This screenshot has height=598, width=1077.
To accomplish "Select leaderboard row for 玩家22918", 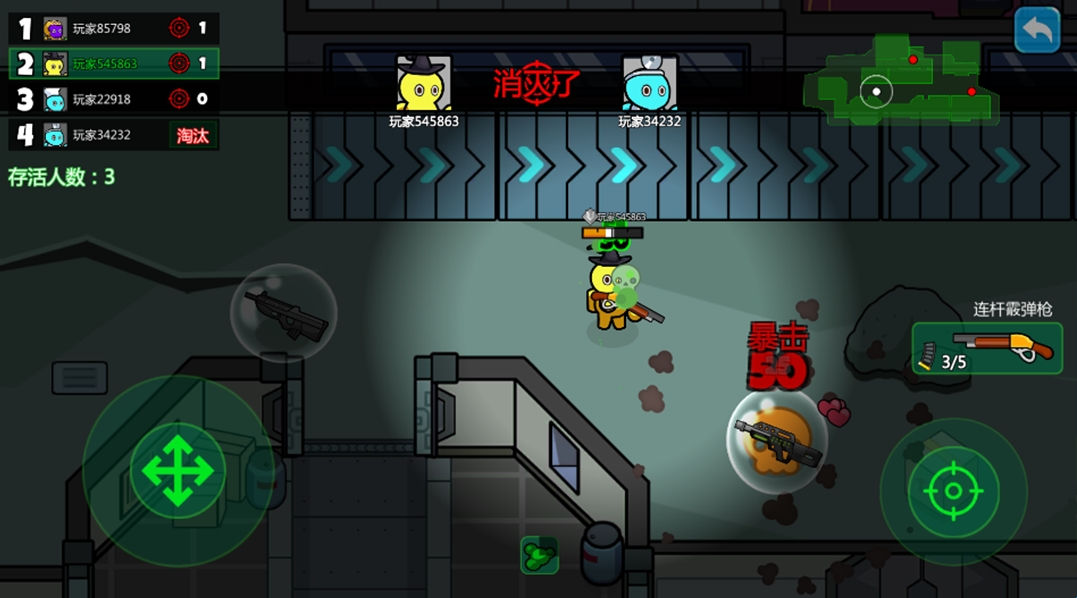I will (x=114, y=99).
